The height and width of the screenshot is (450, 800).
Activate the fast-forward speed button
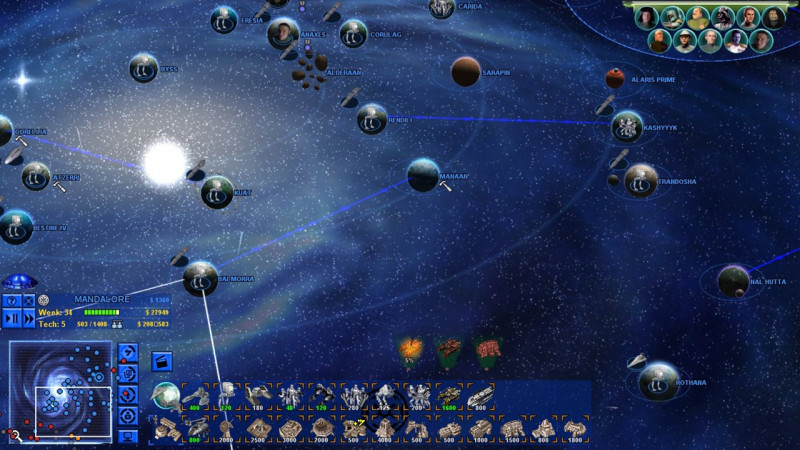click(x=29, y=318)
